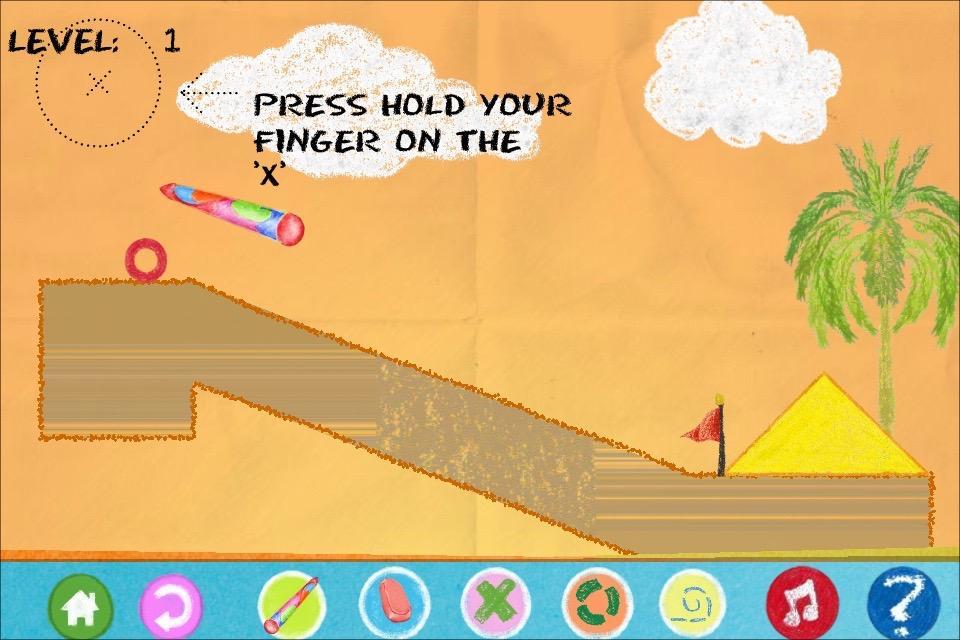The height and width of the screenshot is (640, 960).
Task: Restart the level with the pink arrow
Action: (x=170, y=604)
